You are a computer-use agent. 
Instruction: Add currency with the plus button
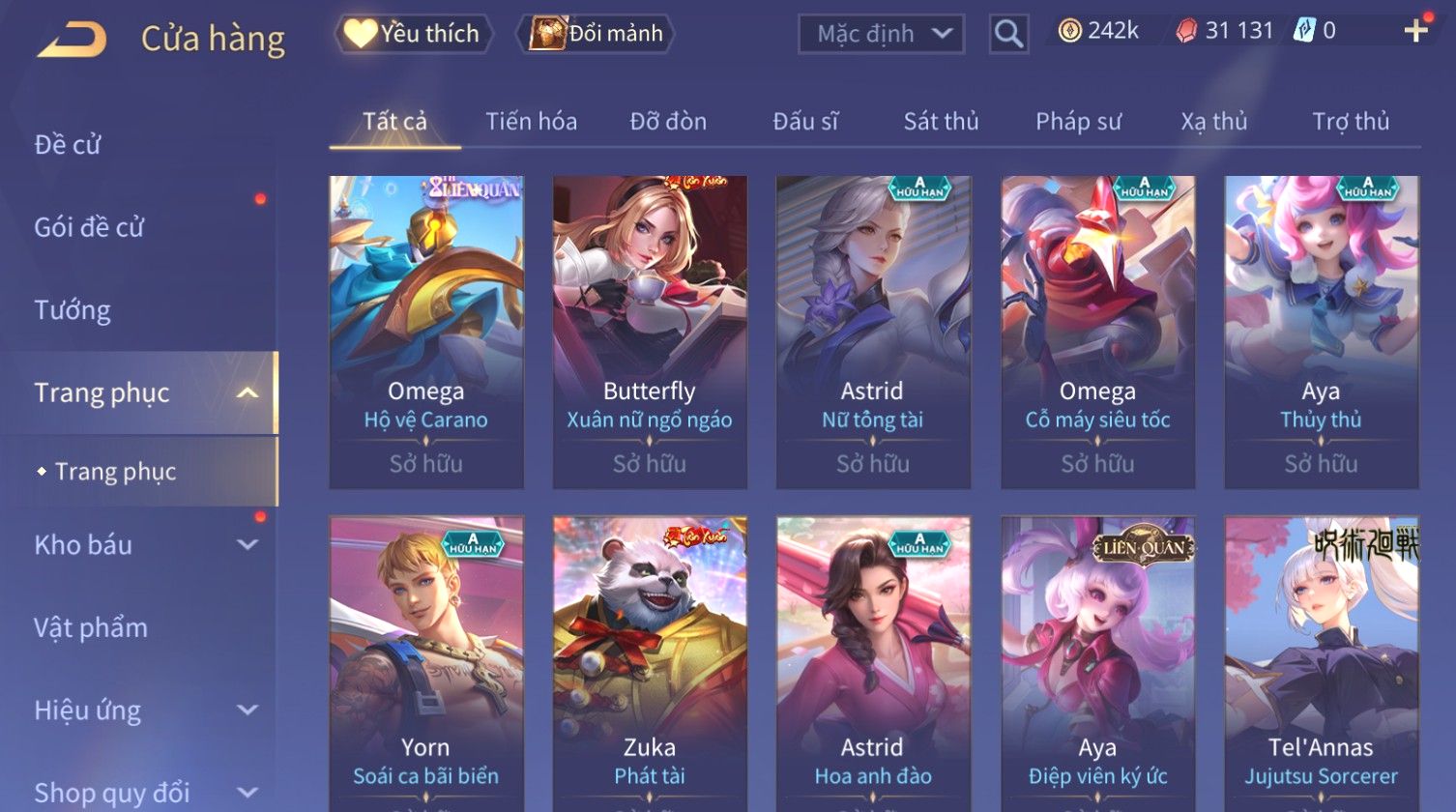click(1415, 32)
